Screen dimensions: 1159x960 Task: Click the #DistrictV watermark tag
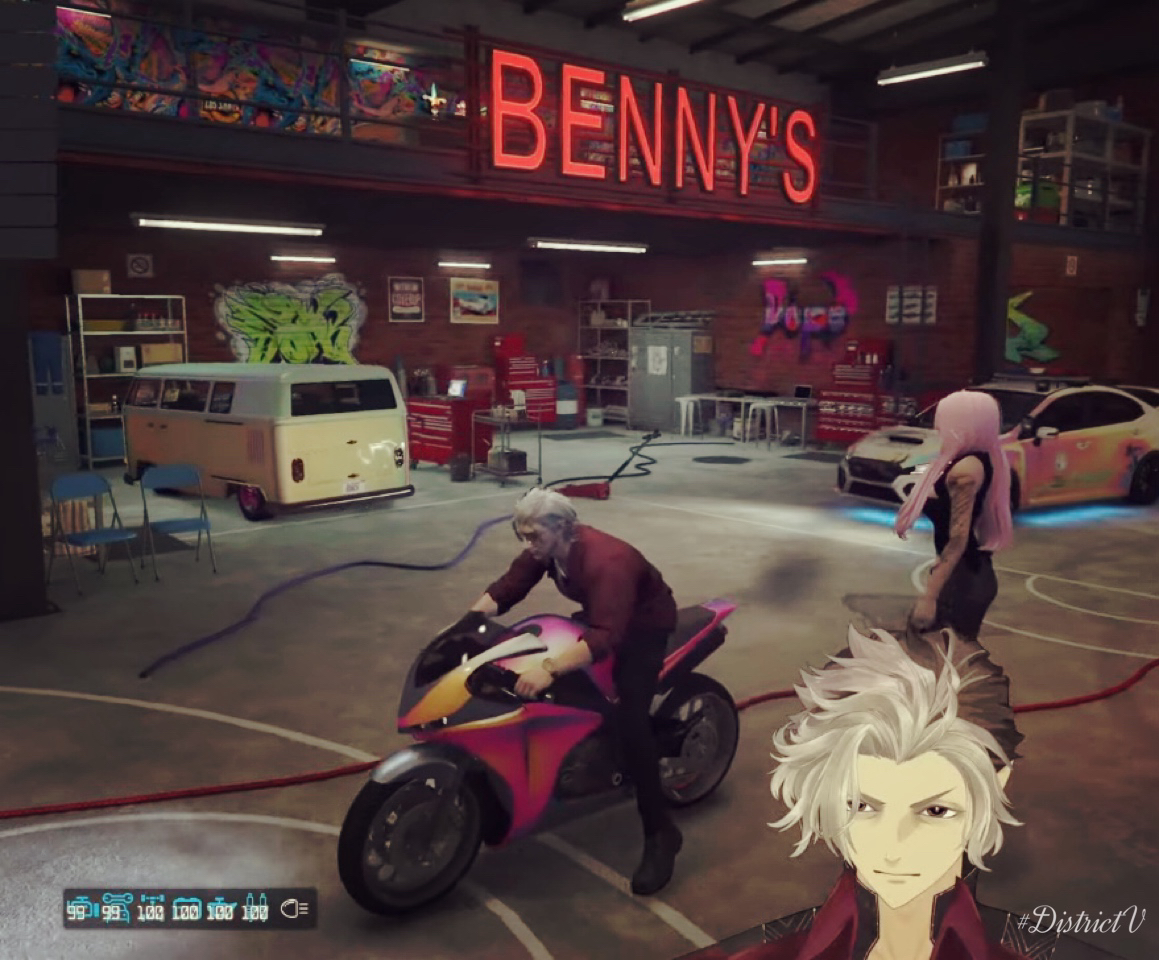[x=1080, y=920]
